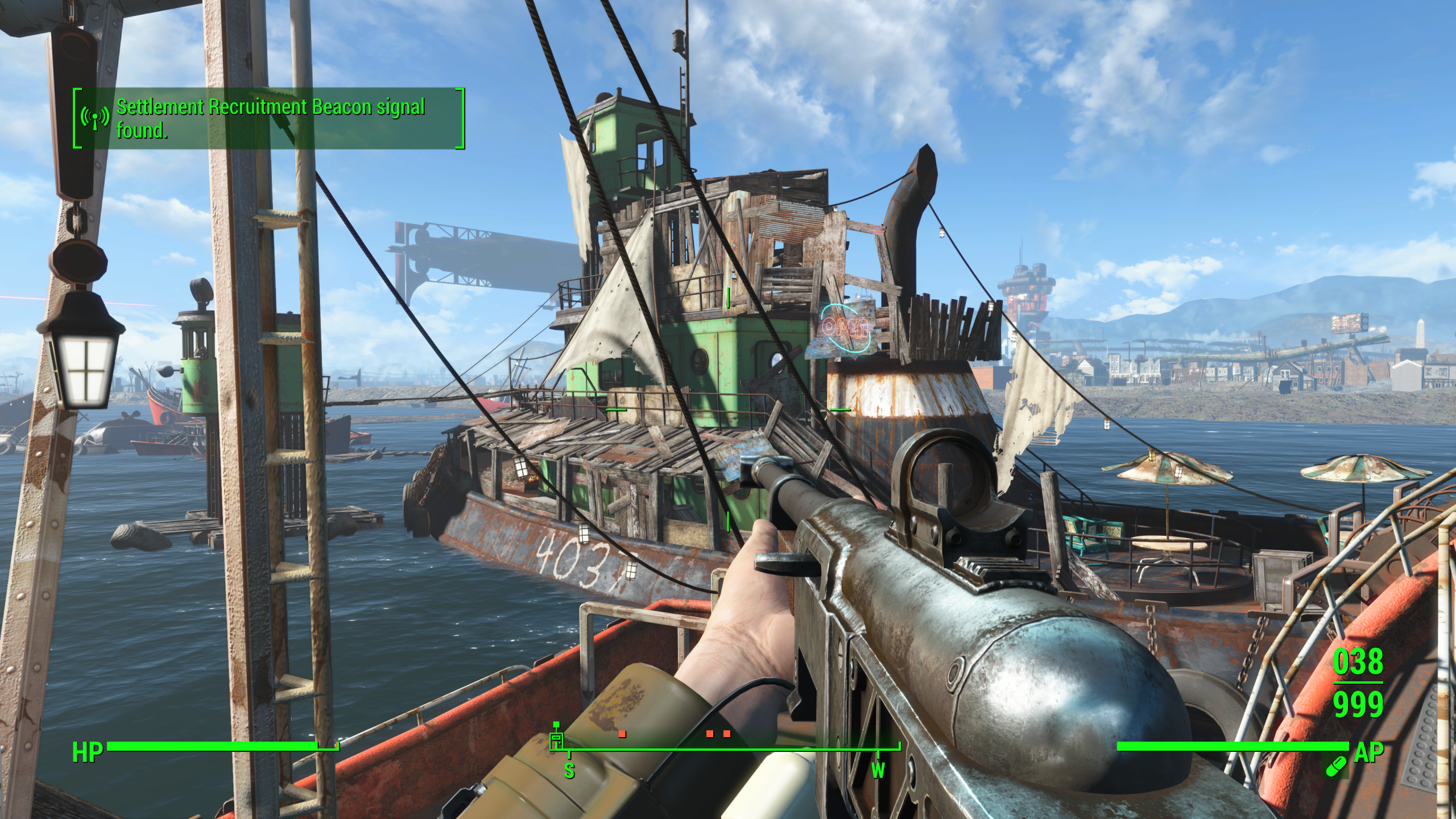This screenshot has width=1456, height=819.
Task: Click the pill icon beside the AP bar
Action: 1336,767
